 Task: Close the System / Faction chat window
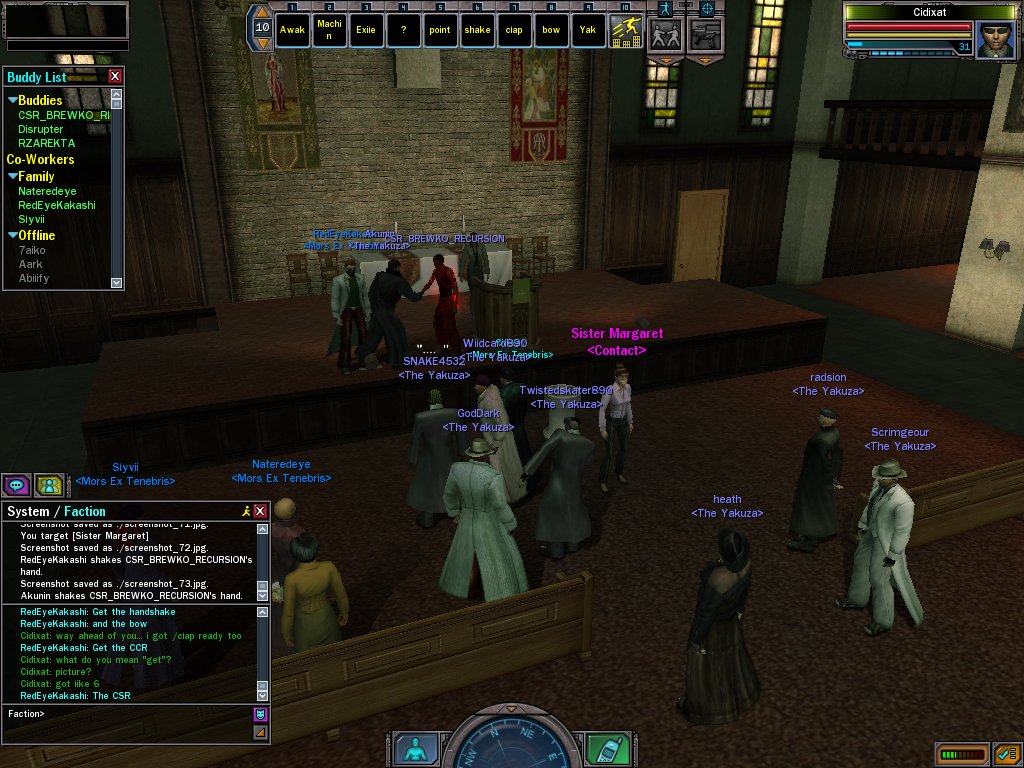click(x=260, y=511)
